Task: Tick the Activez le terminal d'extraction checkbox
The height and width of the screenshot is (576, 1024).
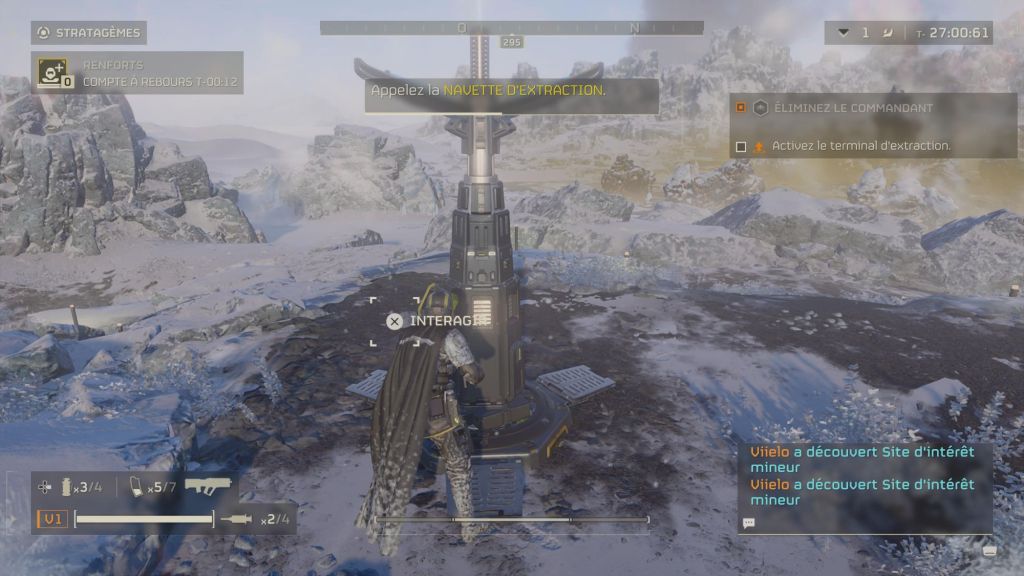Action: click(x=741, y=146)
